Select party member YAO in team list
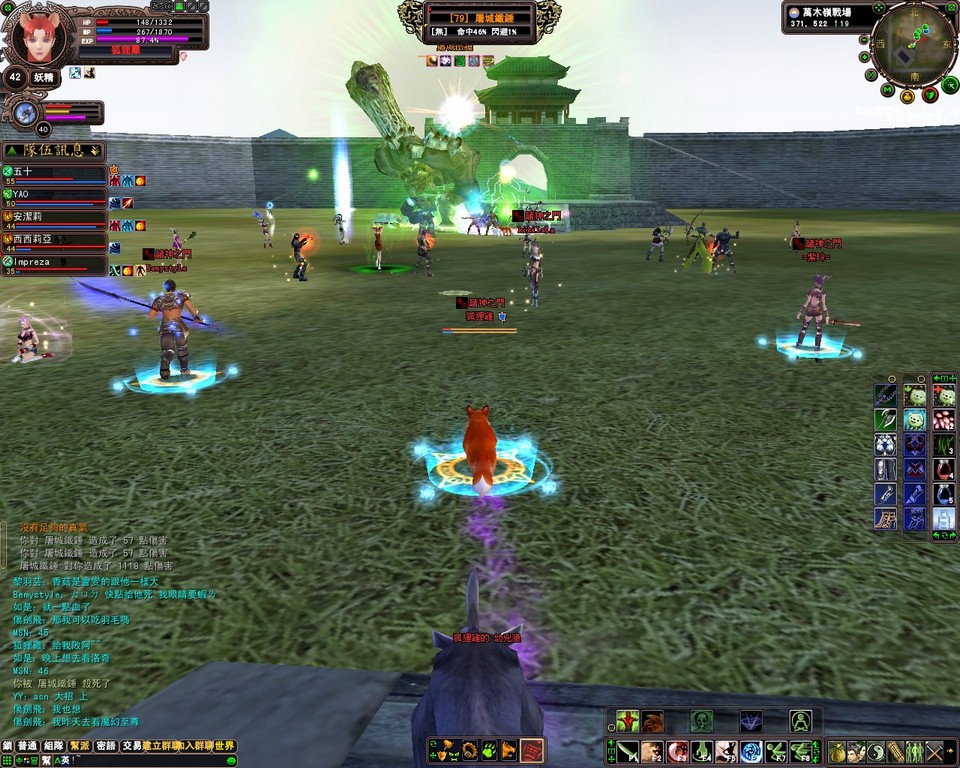The image size is (960, 768). (55, 197)
